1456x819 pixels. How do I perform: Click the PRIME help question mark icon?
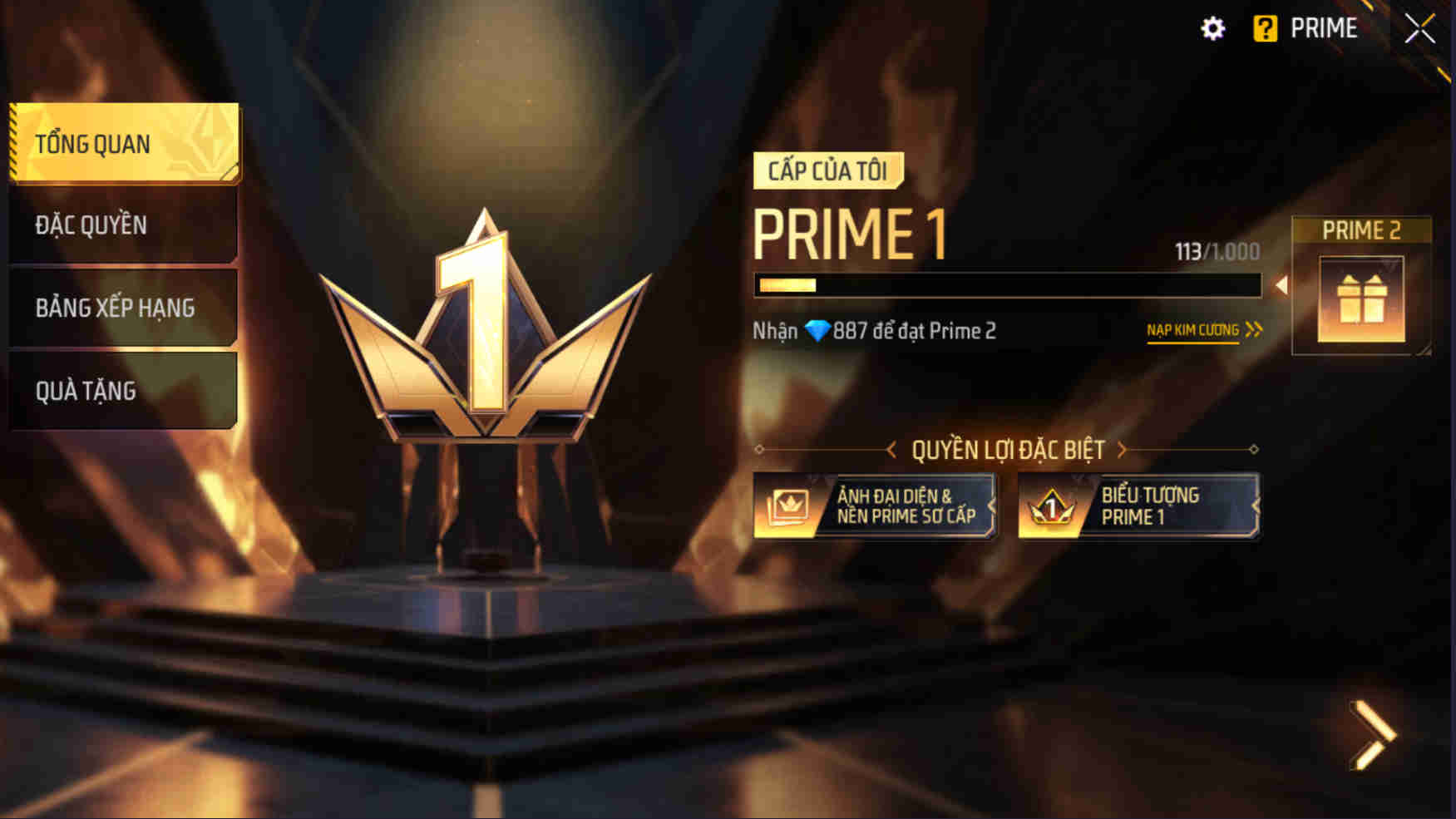[x=1265, y=27]
